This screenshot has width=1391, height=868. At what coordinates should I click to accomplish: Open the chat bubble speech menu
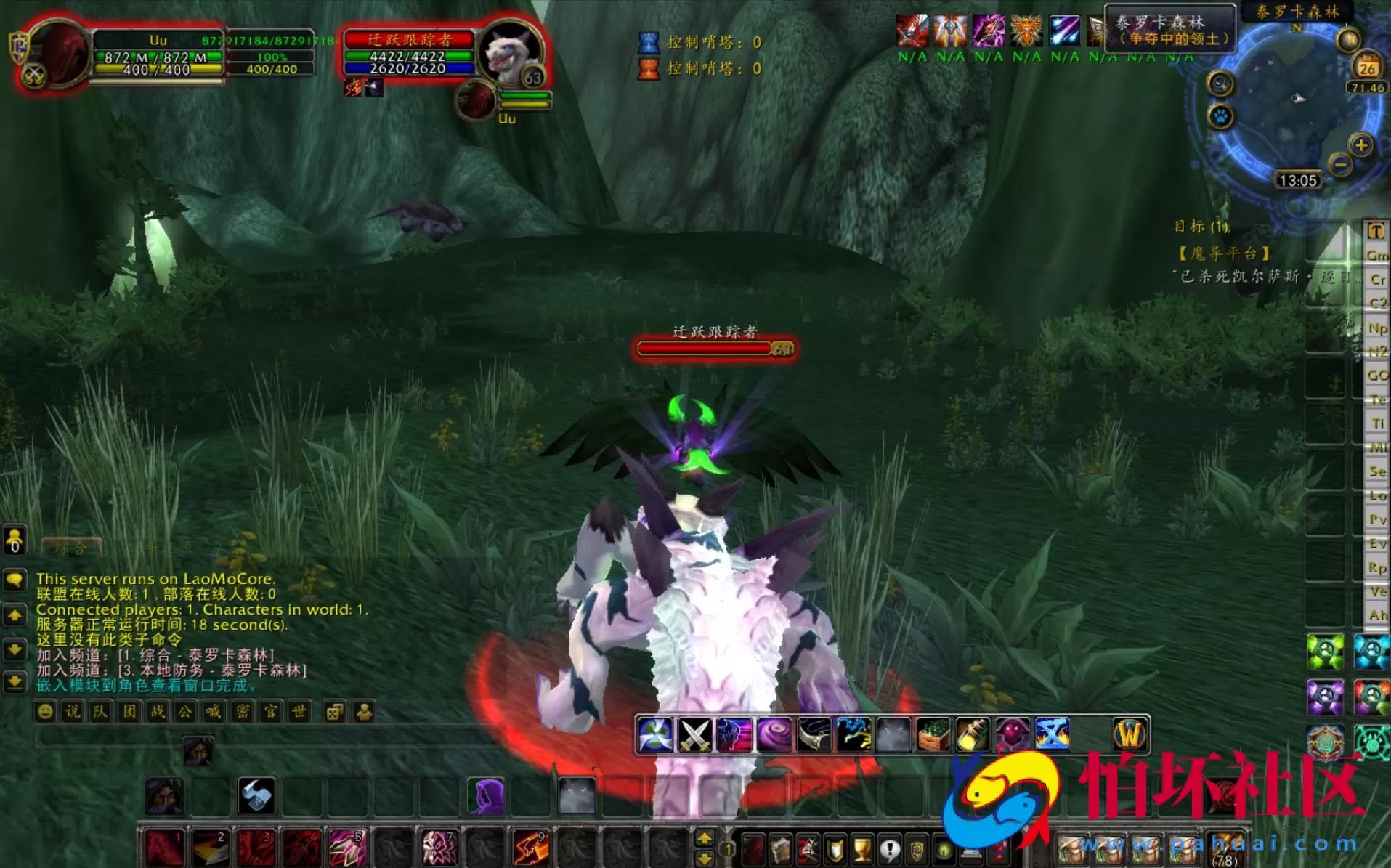click(x=16, y=580)
